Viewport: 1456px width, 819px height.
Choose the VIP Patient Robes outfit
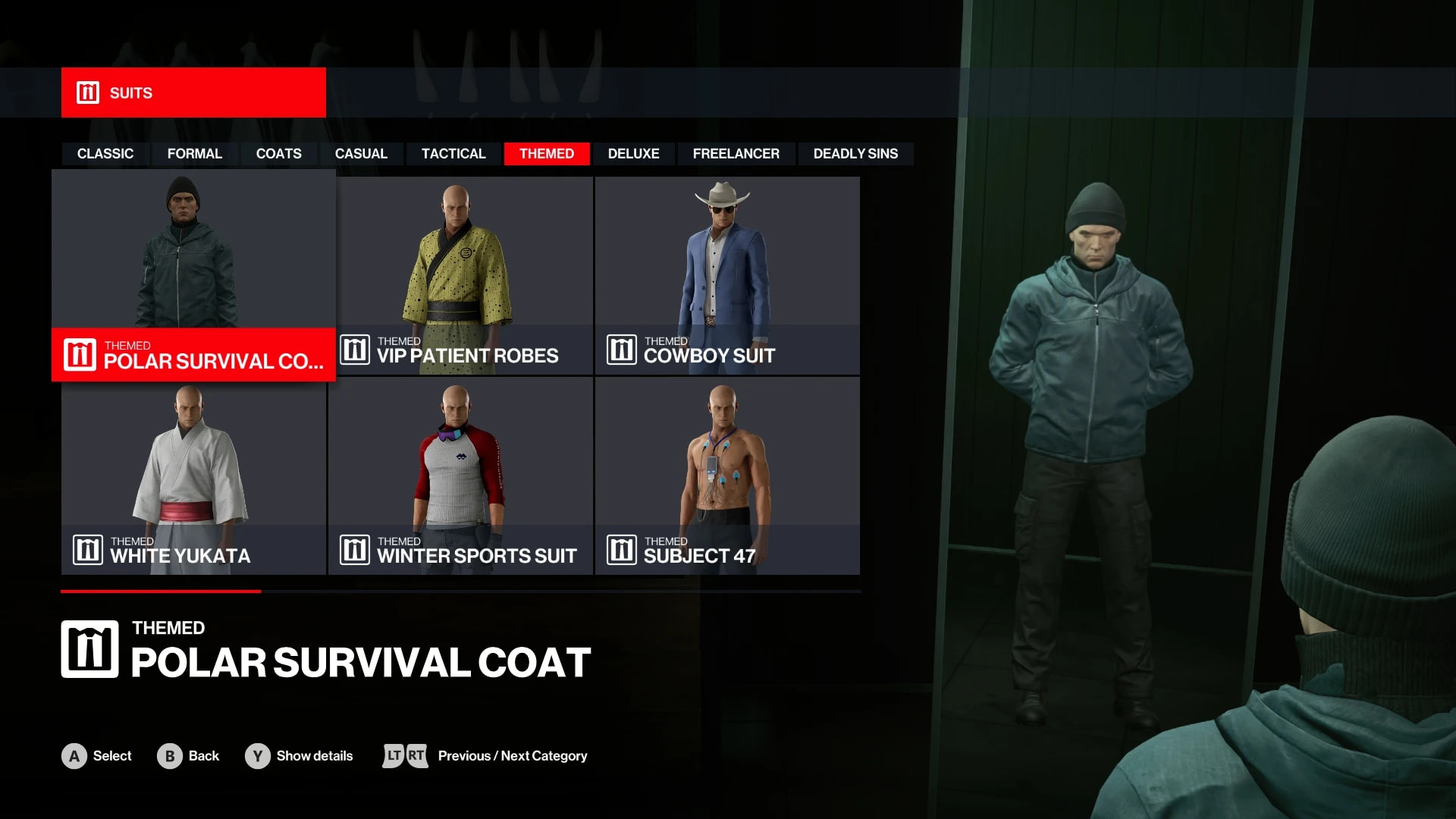[x=464, y=275]
